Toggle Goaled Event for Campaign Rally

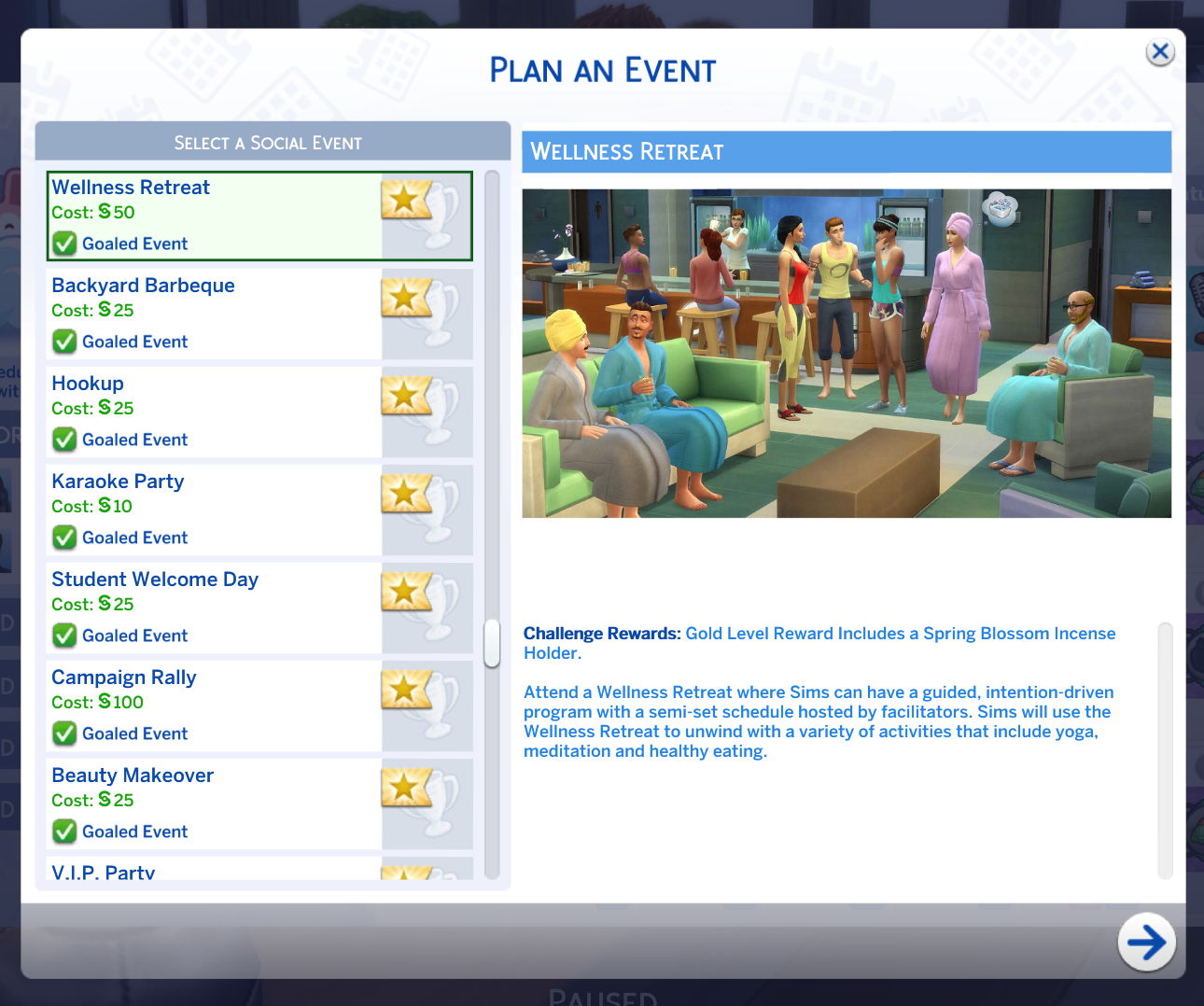point(63,734)
